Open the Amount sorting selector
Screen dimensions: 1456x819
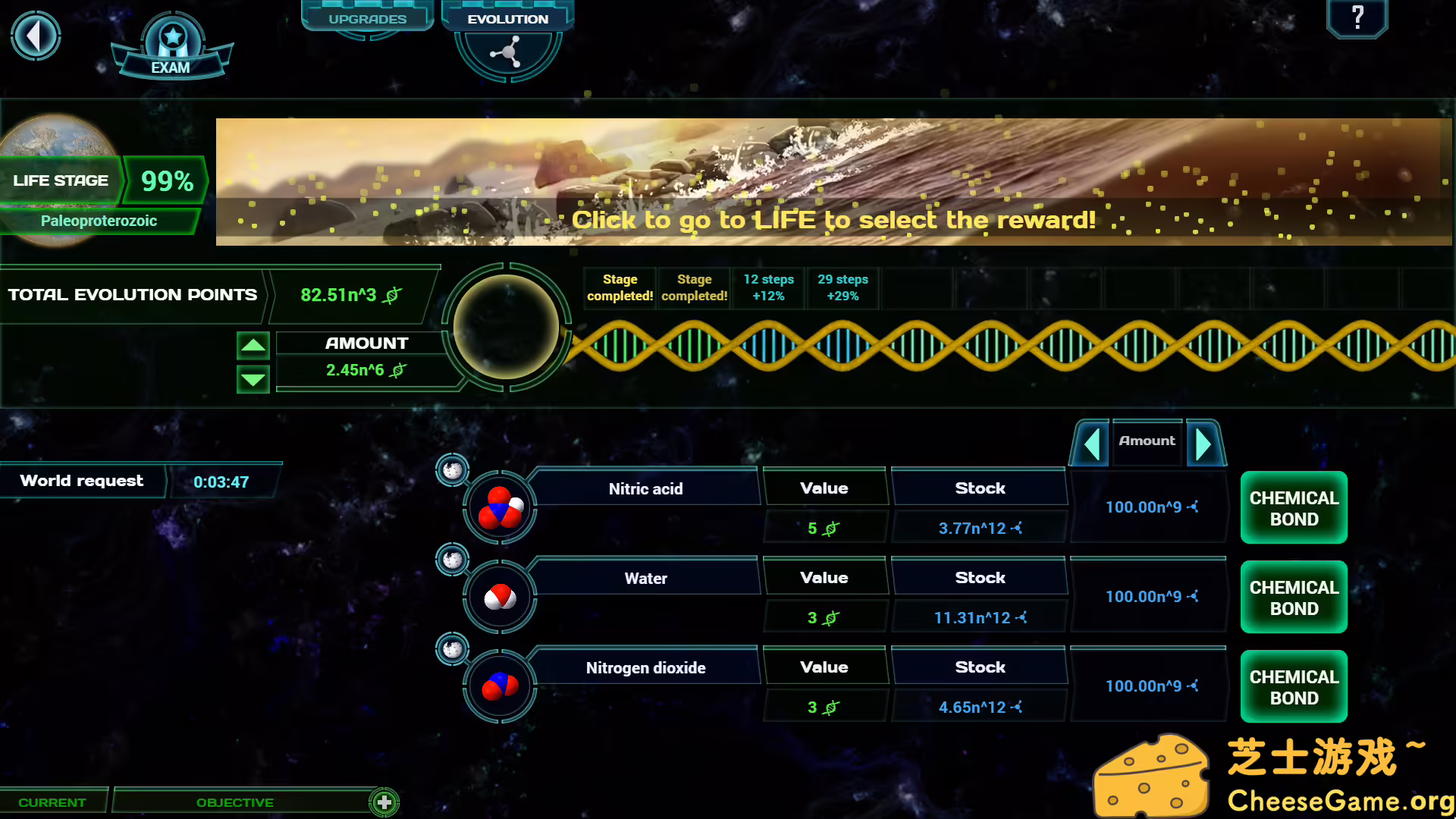[x=1147, y=441]
